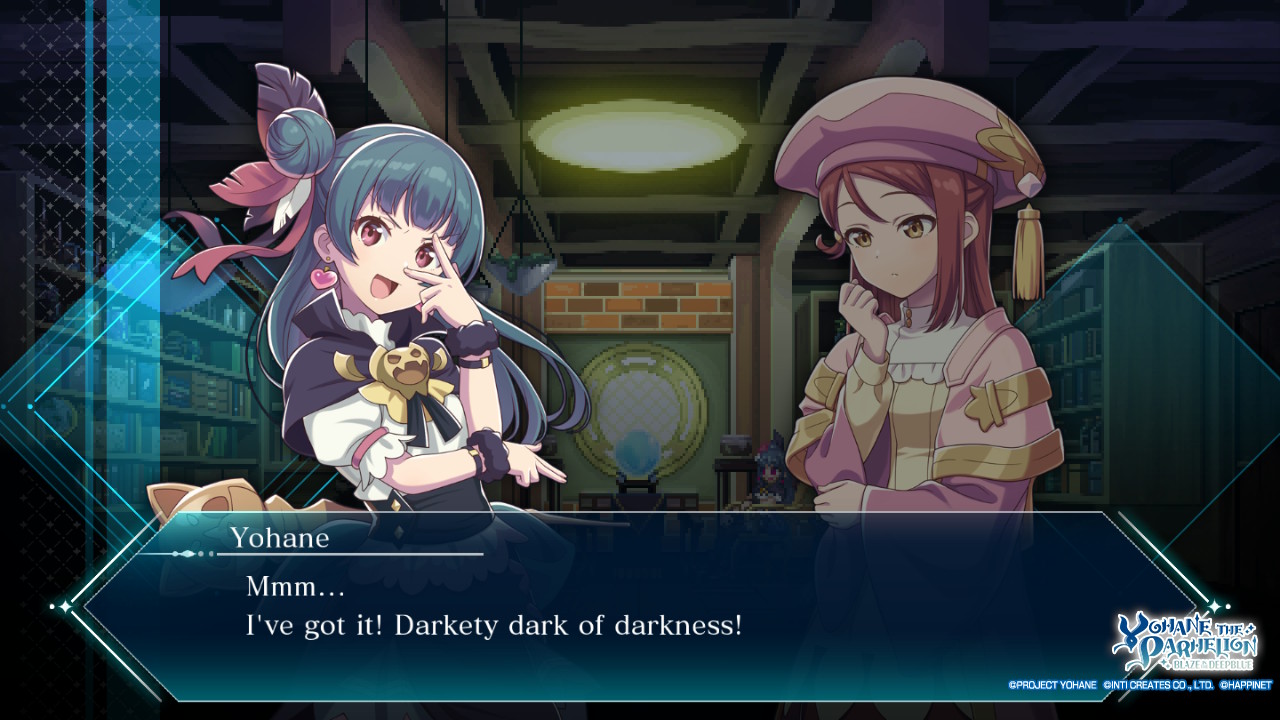Click the Yohane name plate
This screenshot has height=720, width=1280.
coord(280,537)
